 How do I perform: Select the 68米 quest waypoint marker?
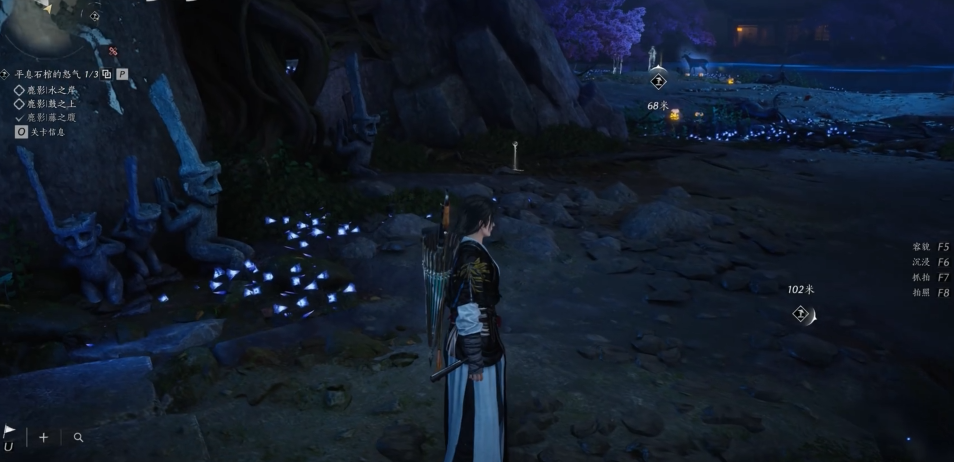[658, 82]
